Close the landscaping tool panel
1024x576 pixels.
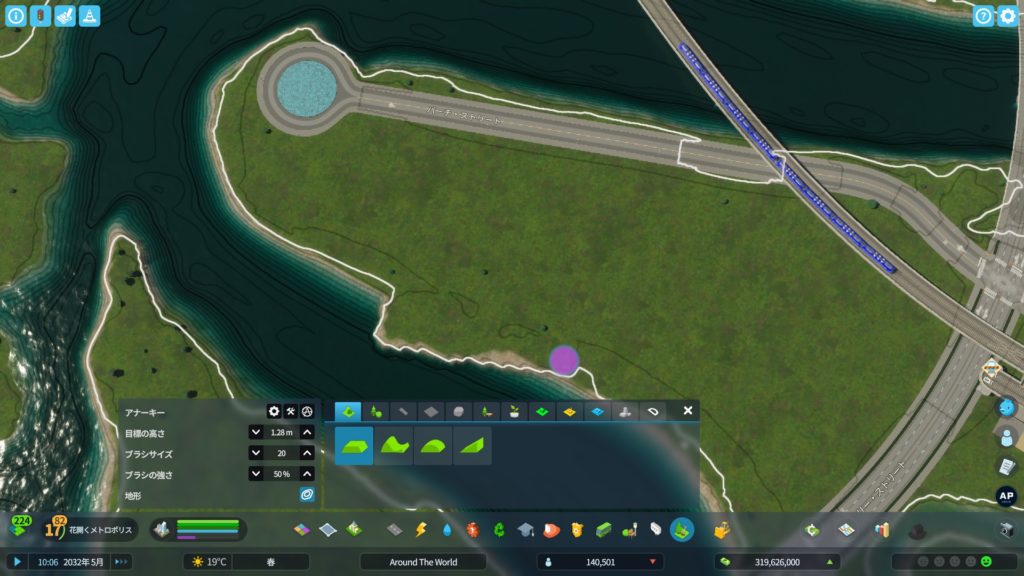pyautogui.click(x=688, y=411)
